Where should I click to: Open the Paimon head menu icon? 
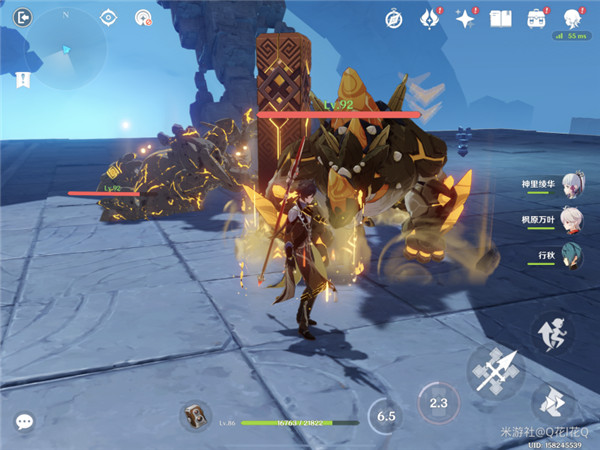click(x=572, y=17)
